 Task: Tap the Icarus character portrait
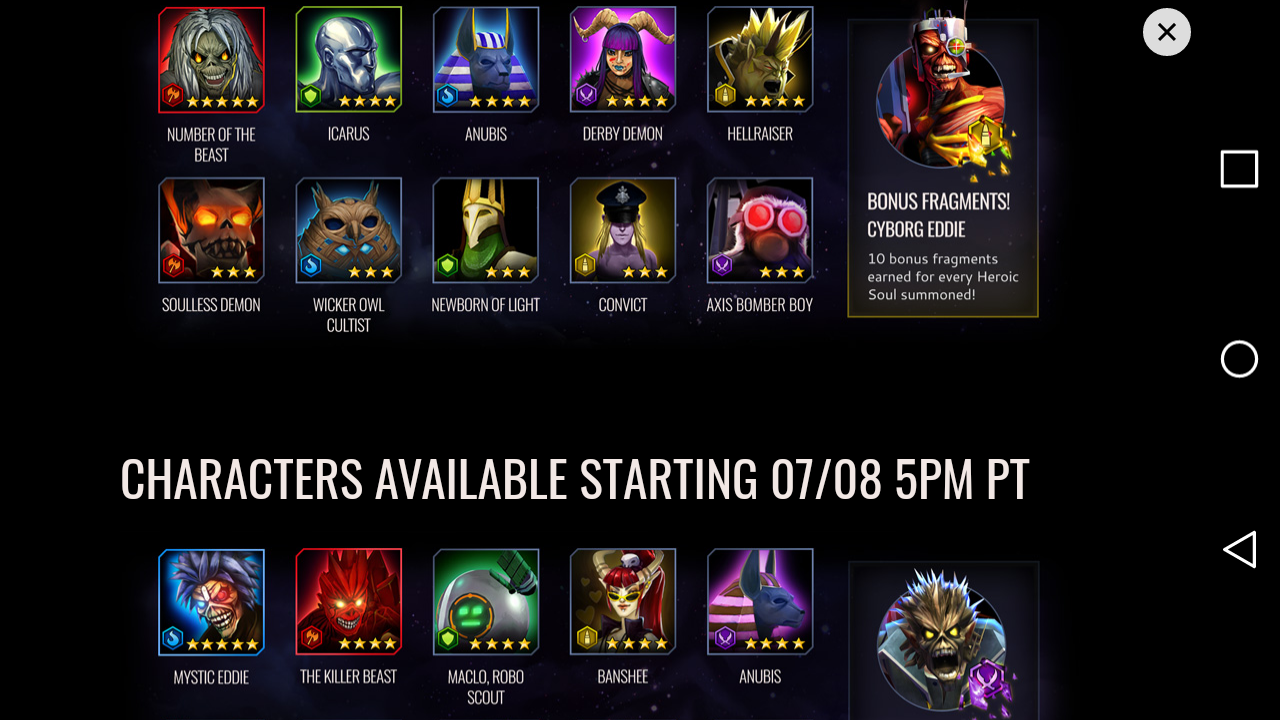pyautogui.click(x=348, y=60)
